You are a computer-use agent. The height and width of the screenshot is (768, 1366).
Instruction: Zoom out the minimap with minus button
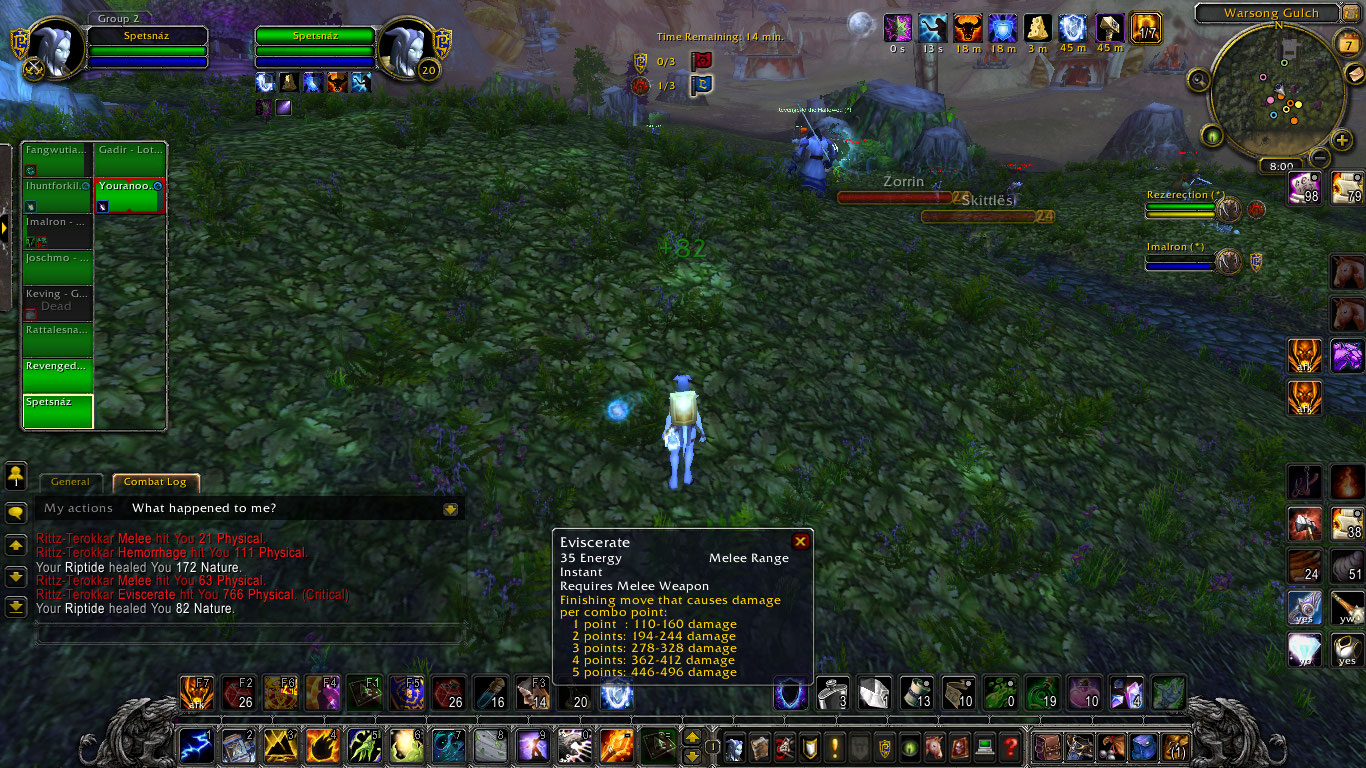(x=1320, y=158)
